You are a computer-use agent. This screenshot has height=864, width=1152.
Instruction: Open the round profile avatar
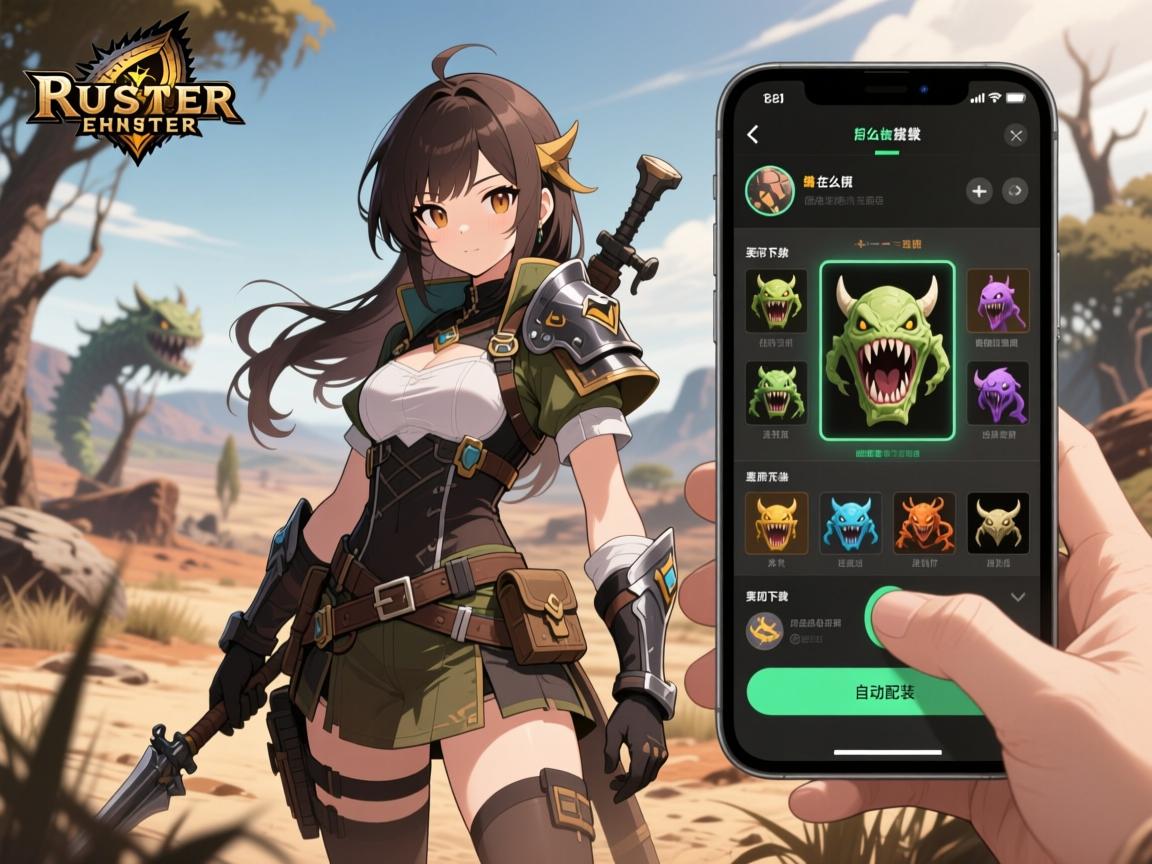point(770,190)
